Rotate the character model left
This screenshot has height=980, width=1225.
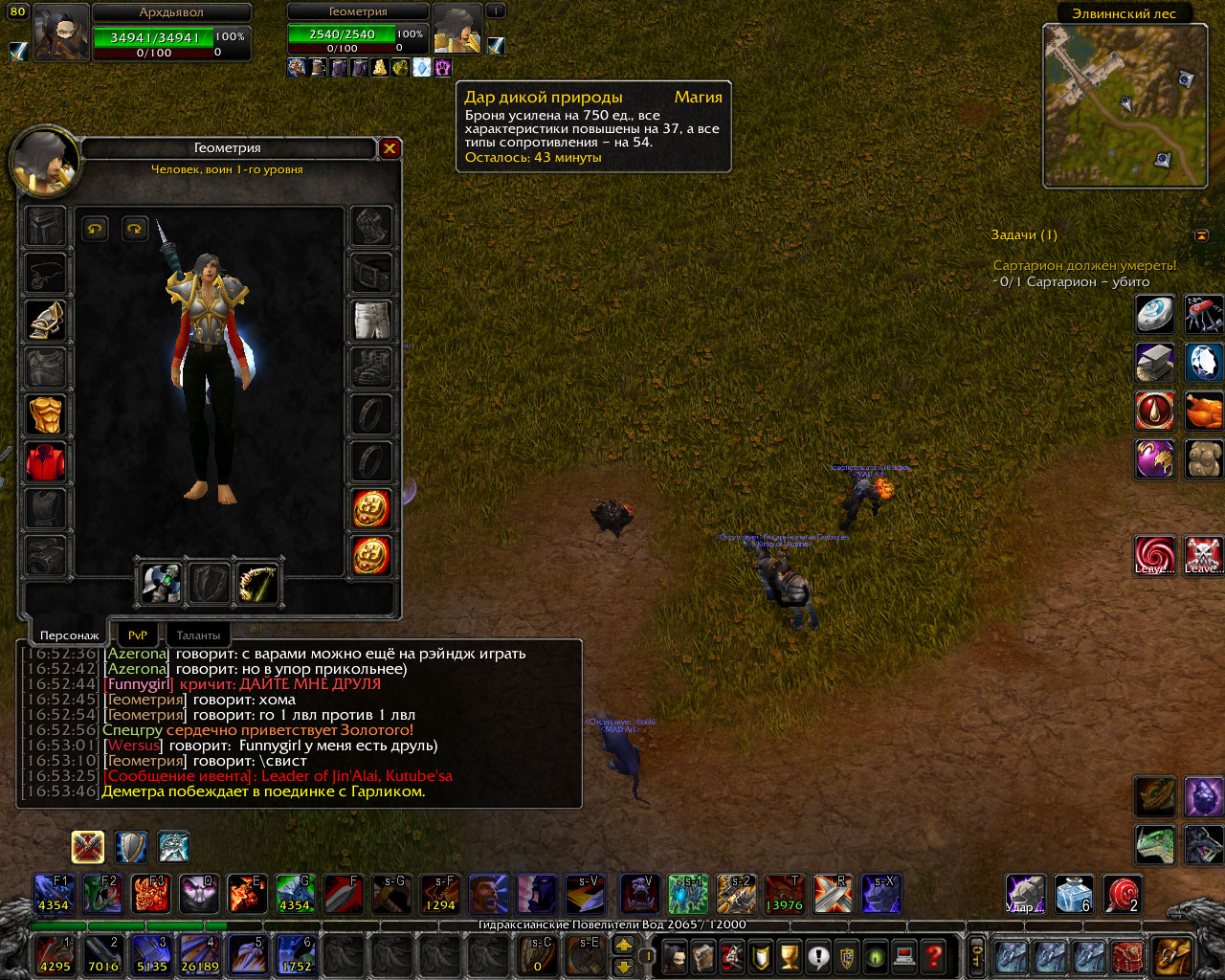(x=95, y=228)
